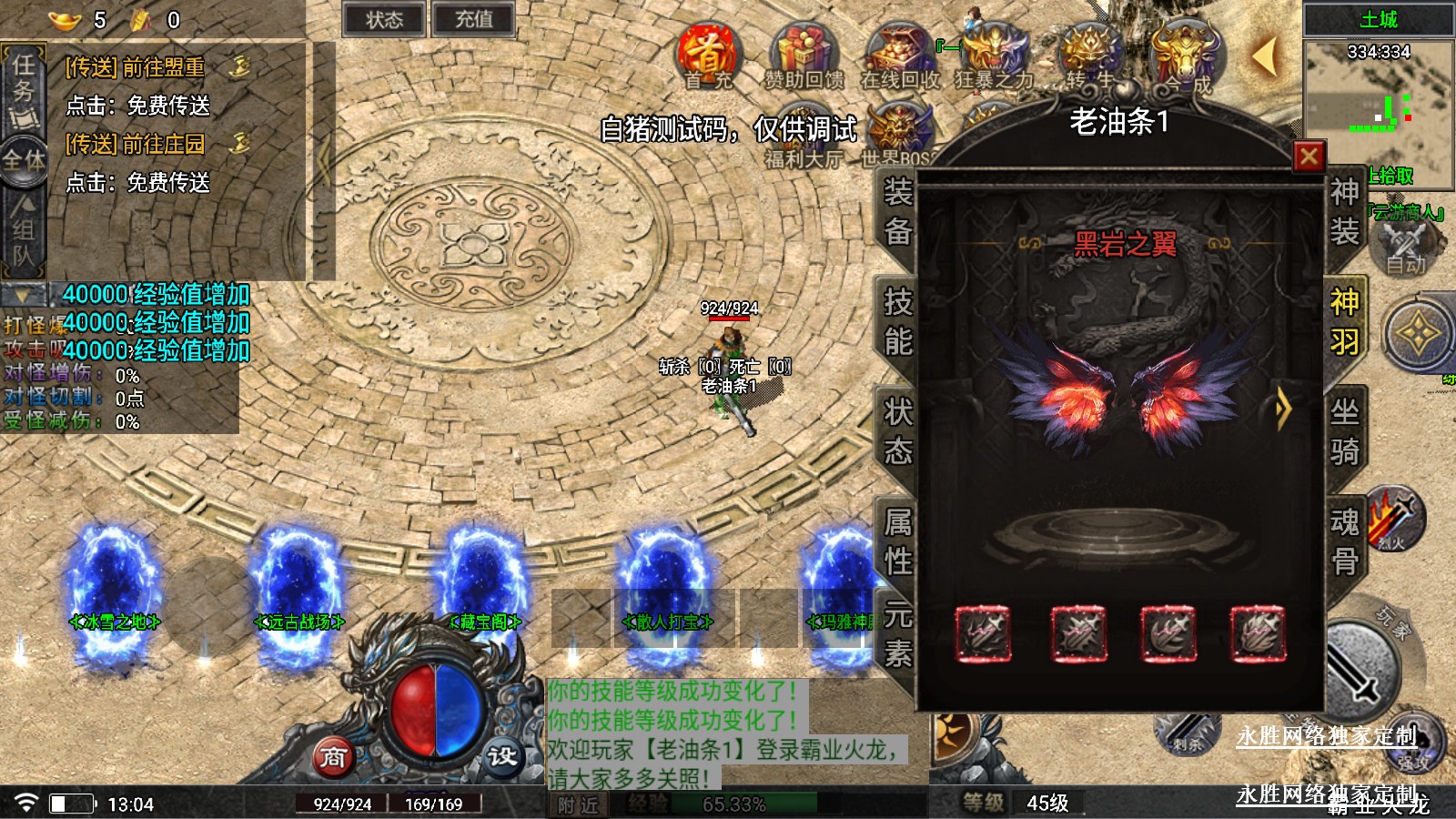Select the 属性 attributes tab
This screenshot has height=819, width=1456.
click(x=897, y=541)
